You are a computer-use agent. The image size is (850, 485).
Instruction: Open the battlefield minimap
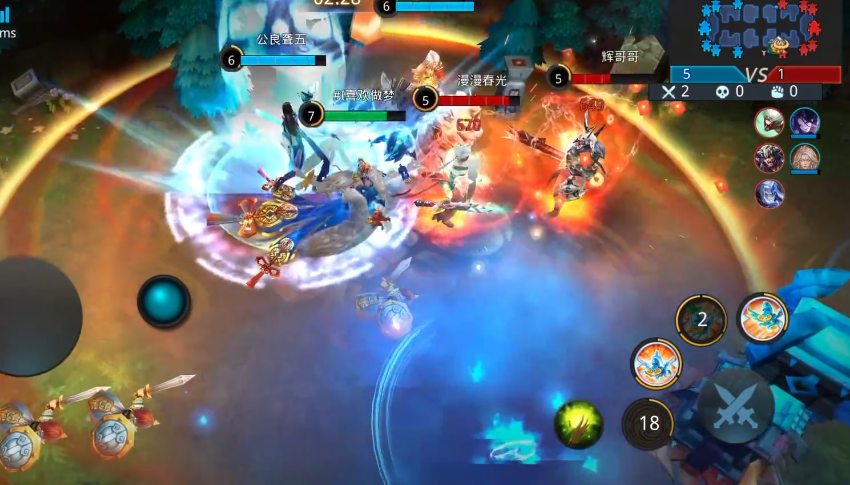(757, 32)
